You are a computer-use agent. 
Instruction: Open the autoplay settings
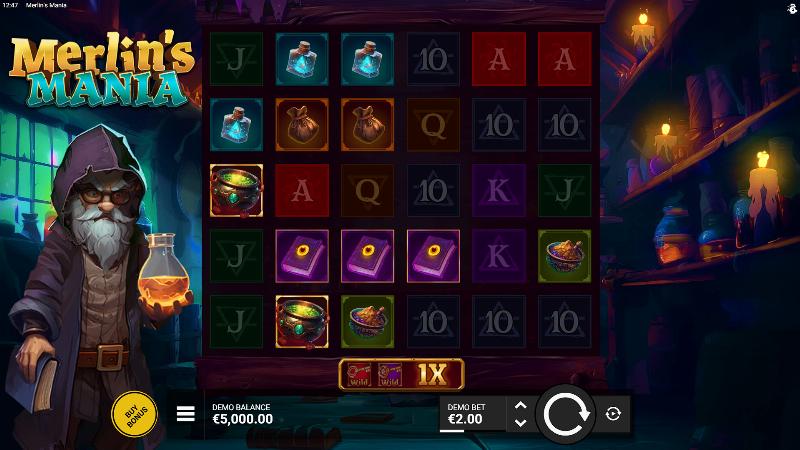click(x=613, y=414)
